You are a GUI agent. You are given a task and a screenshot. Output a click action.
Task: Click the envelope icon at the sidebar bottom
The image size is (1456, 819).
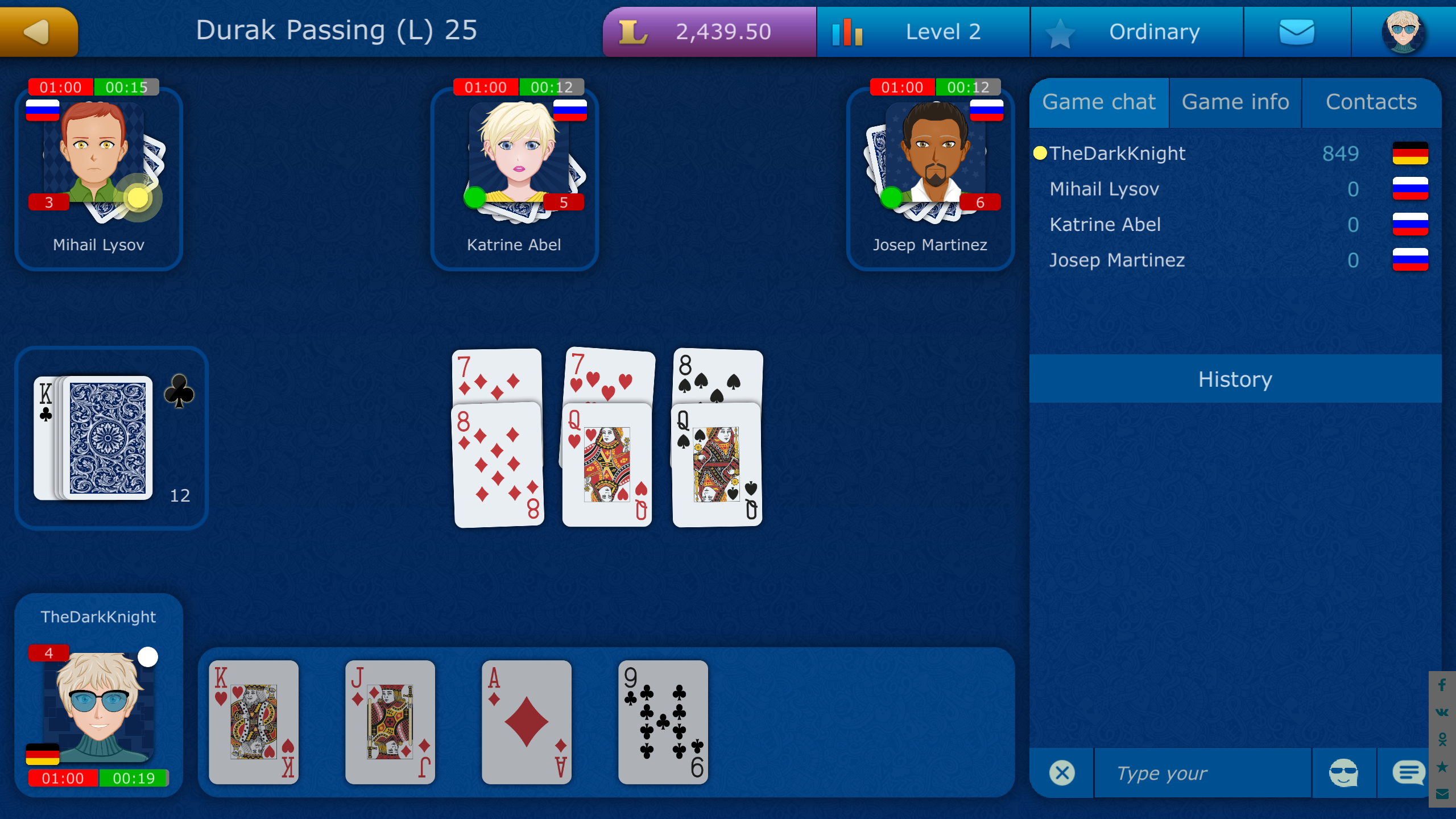coord(1442,793)
